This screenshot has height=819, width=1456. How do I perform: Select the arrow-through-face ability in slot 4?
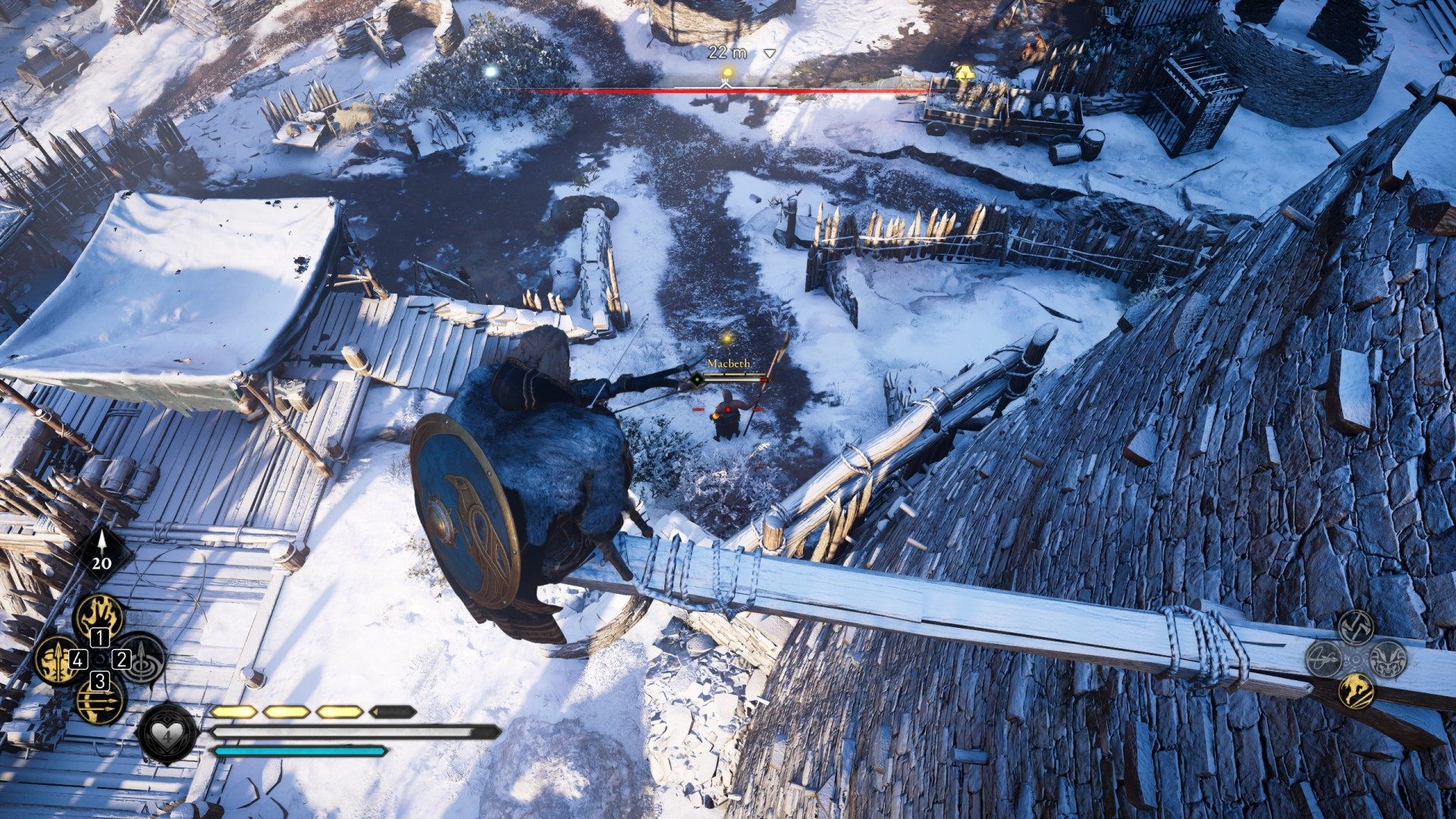56,658
